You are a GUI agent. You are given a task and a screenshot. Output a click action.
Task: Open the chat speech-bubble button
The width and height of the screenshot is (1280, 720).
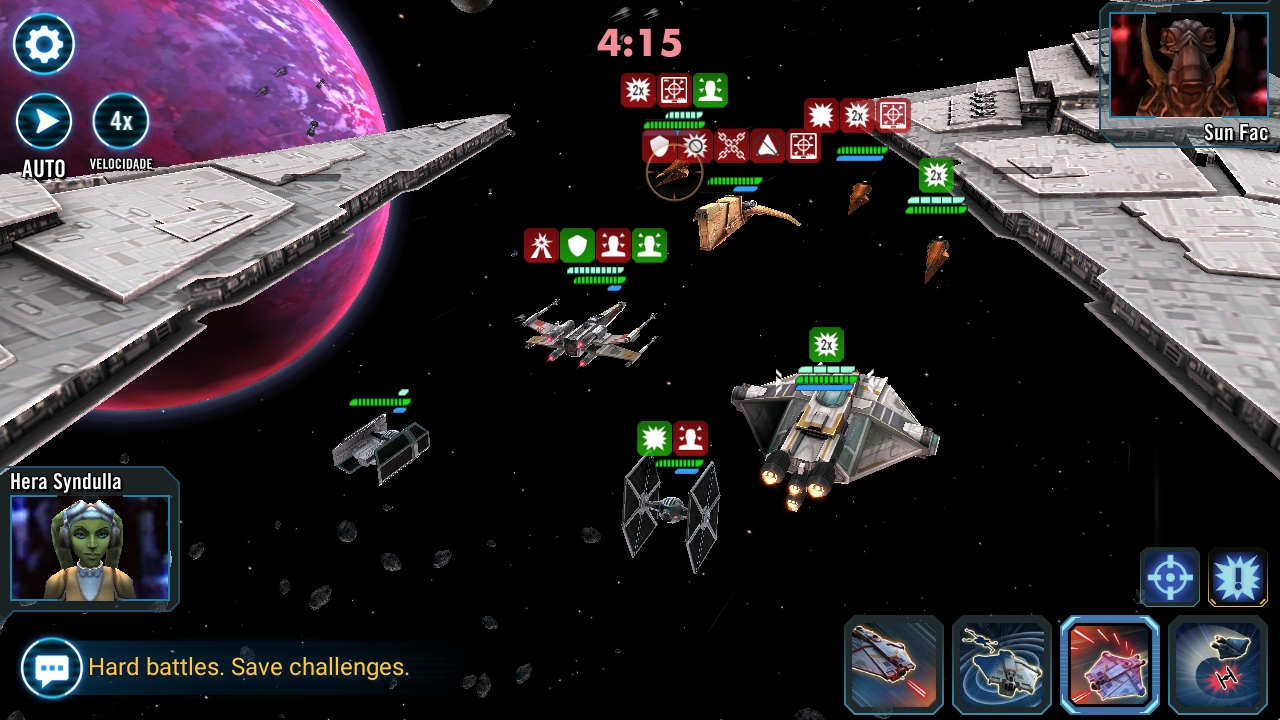(x=51, y=667)
